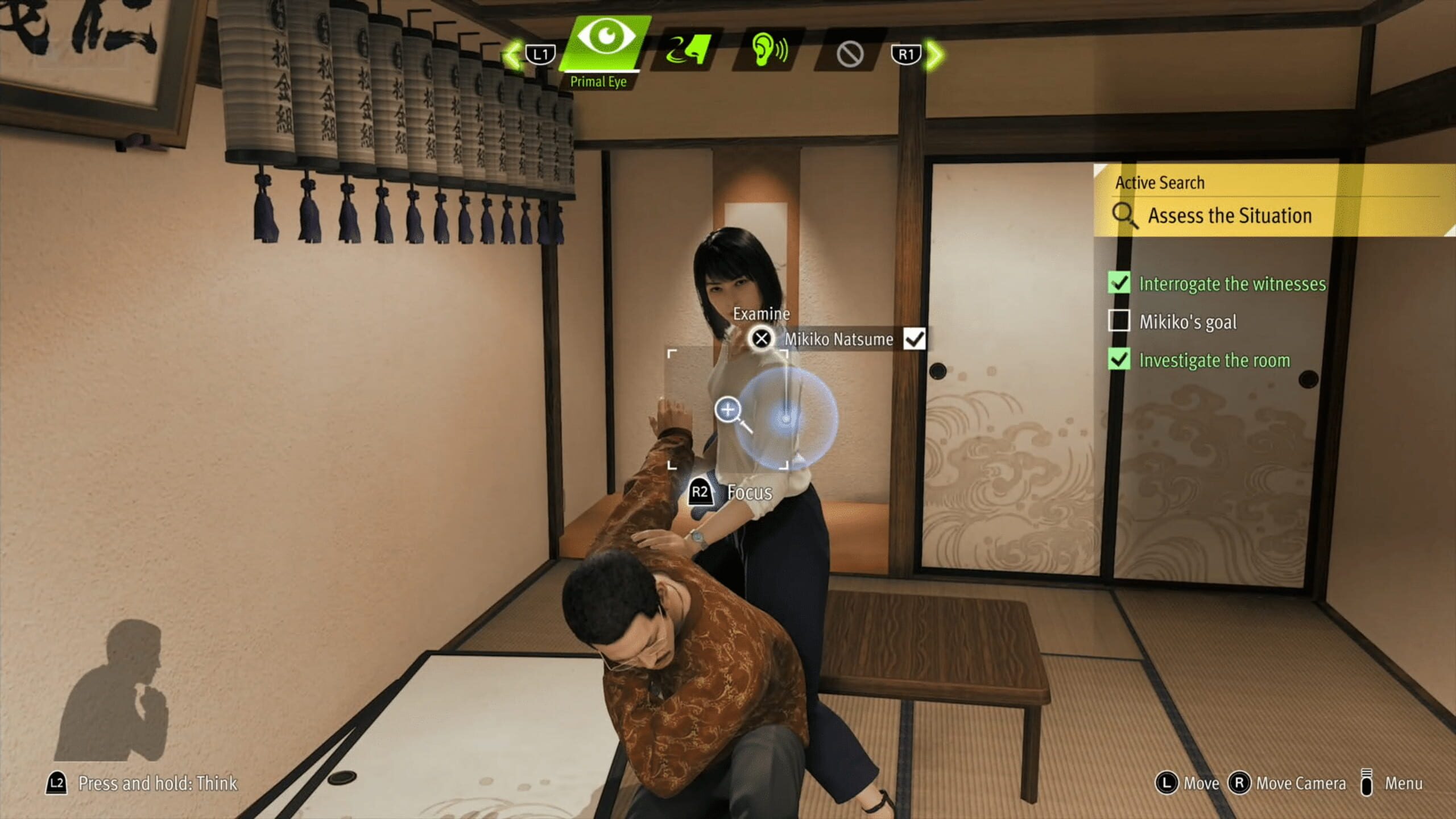Select the Primal Eye tab label
The height and width of the screenshot is (819, 1456).
tap(599, 81)
